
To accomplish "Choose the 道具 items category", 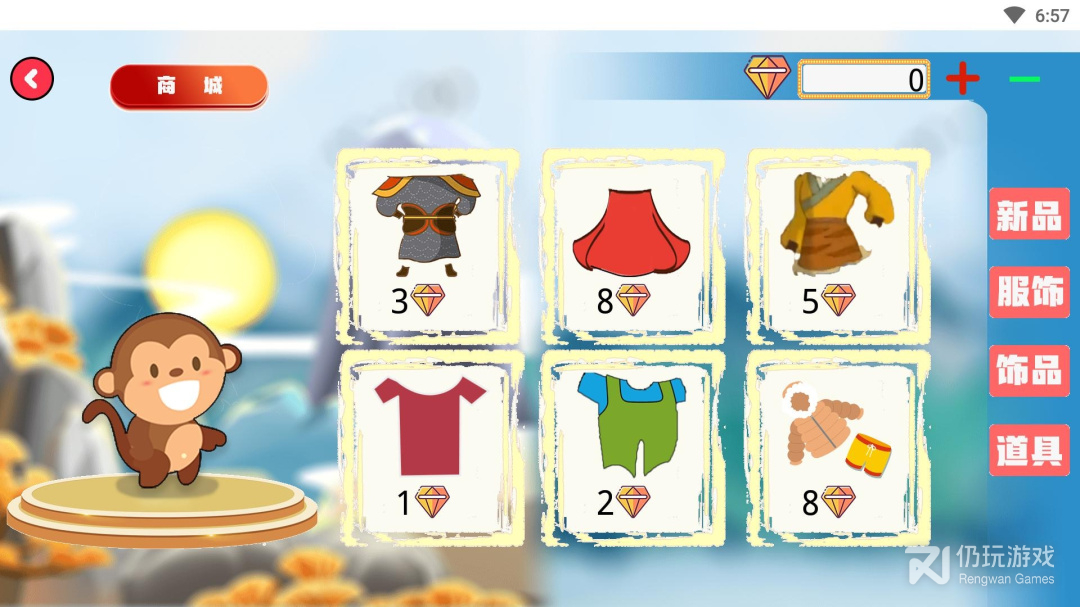I will pos(1028,450).
